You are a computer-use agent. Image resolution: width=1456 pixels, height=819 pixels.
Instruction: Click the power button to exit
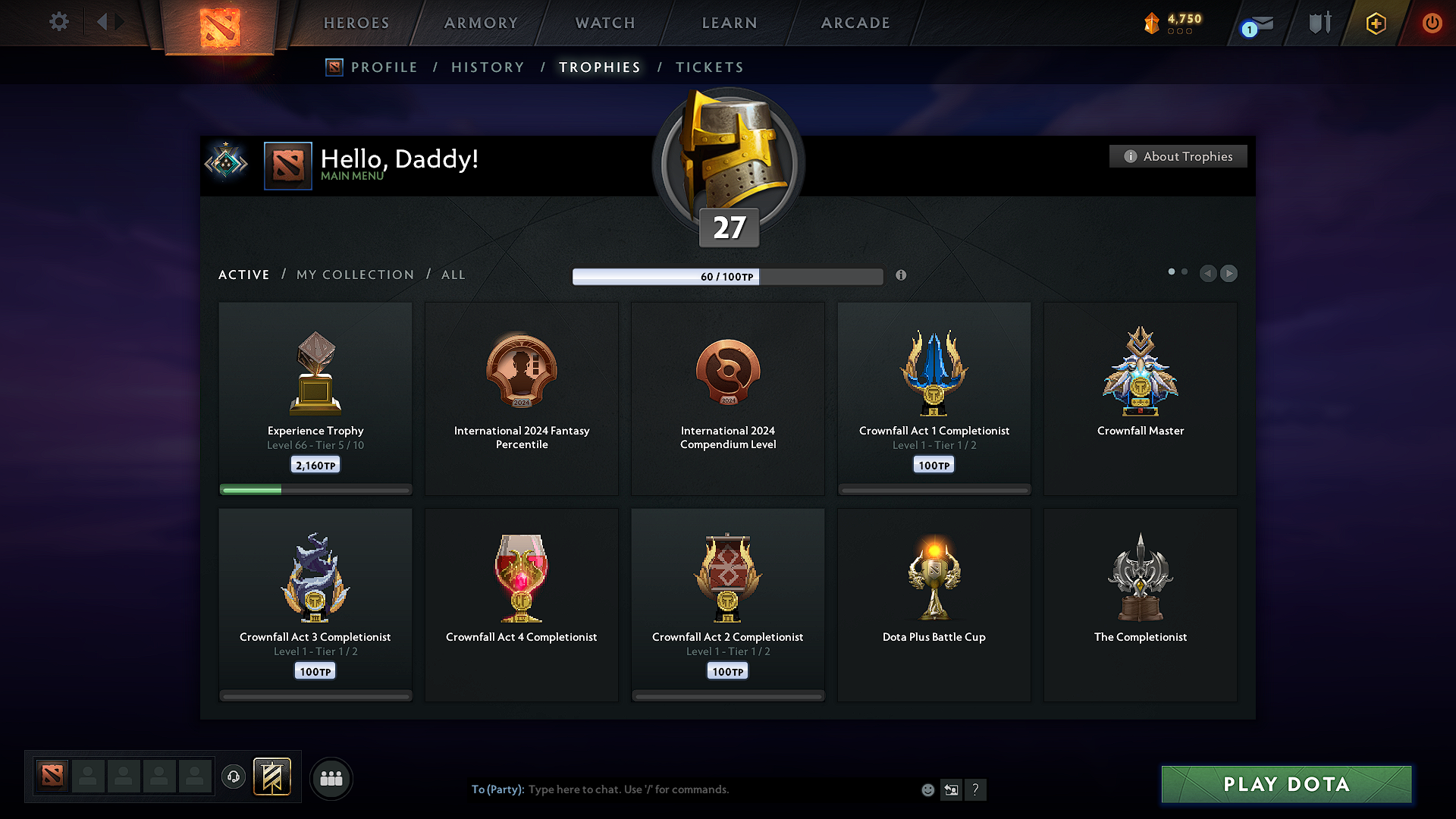coord(1432,23)
